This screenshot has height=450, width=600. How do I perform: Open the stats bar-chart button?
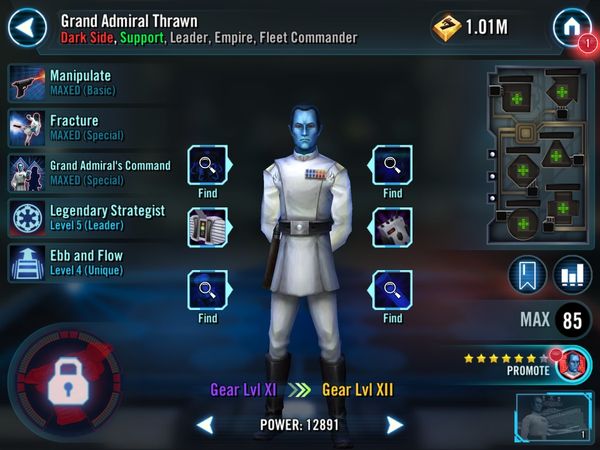[572, 275]
